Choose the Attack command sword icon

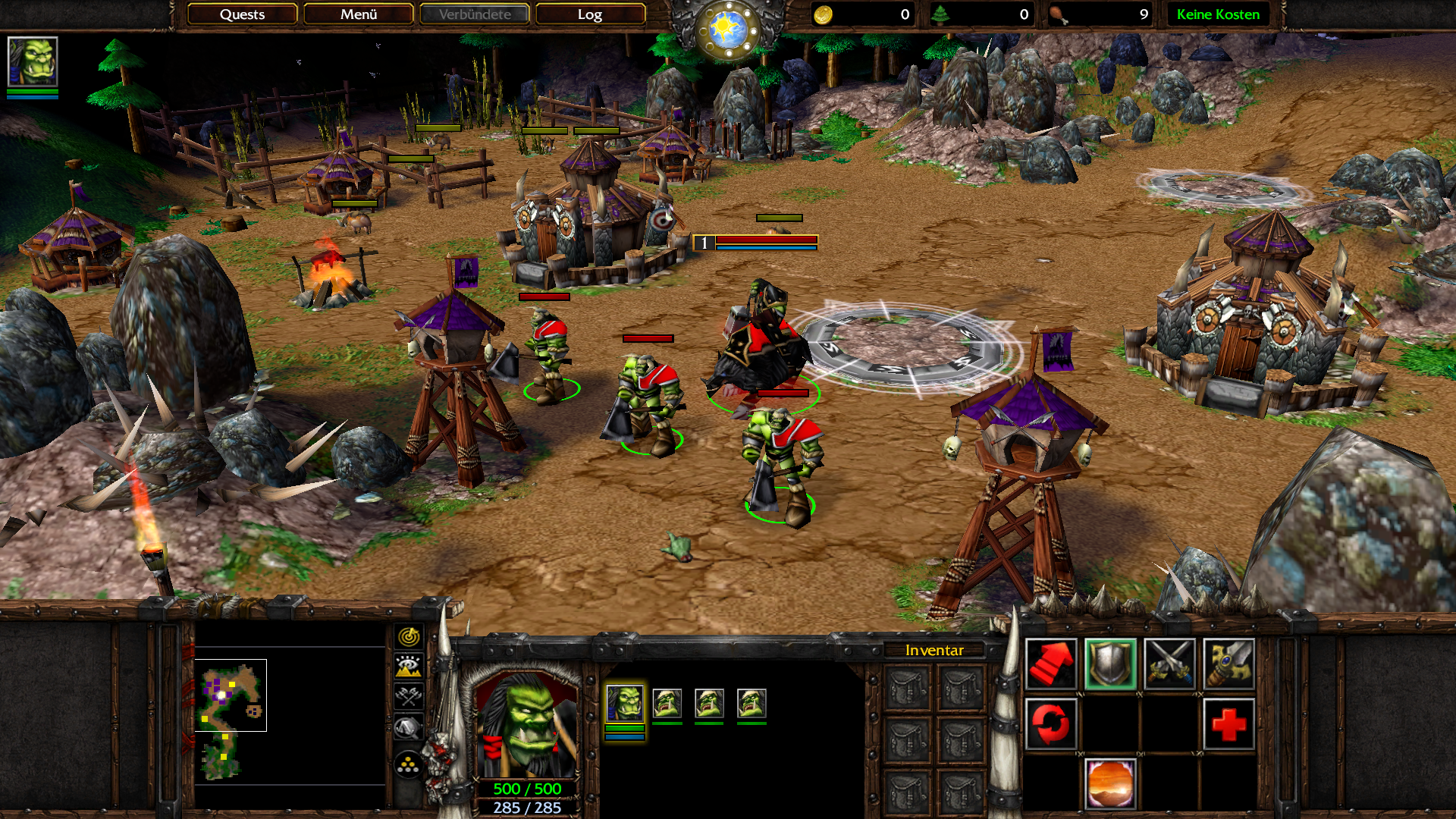click(x=1228, y=664)
